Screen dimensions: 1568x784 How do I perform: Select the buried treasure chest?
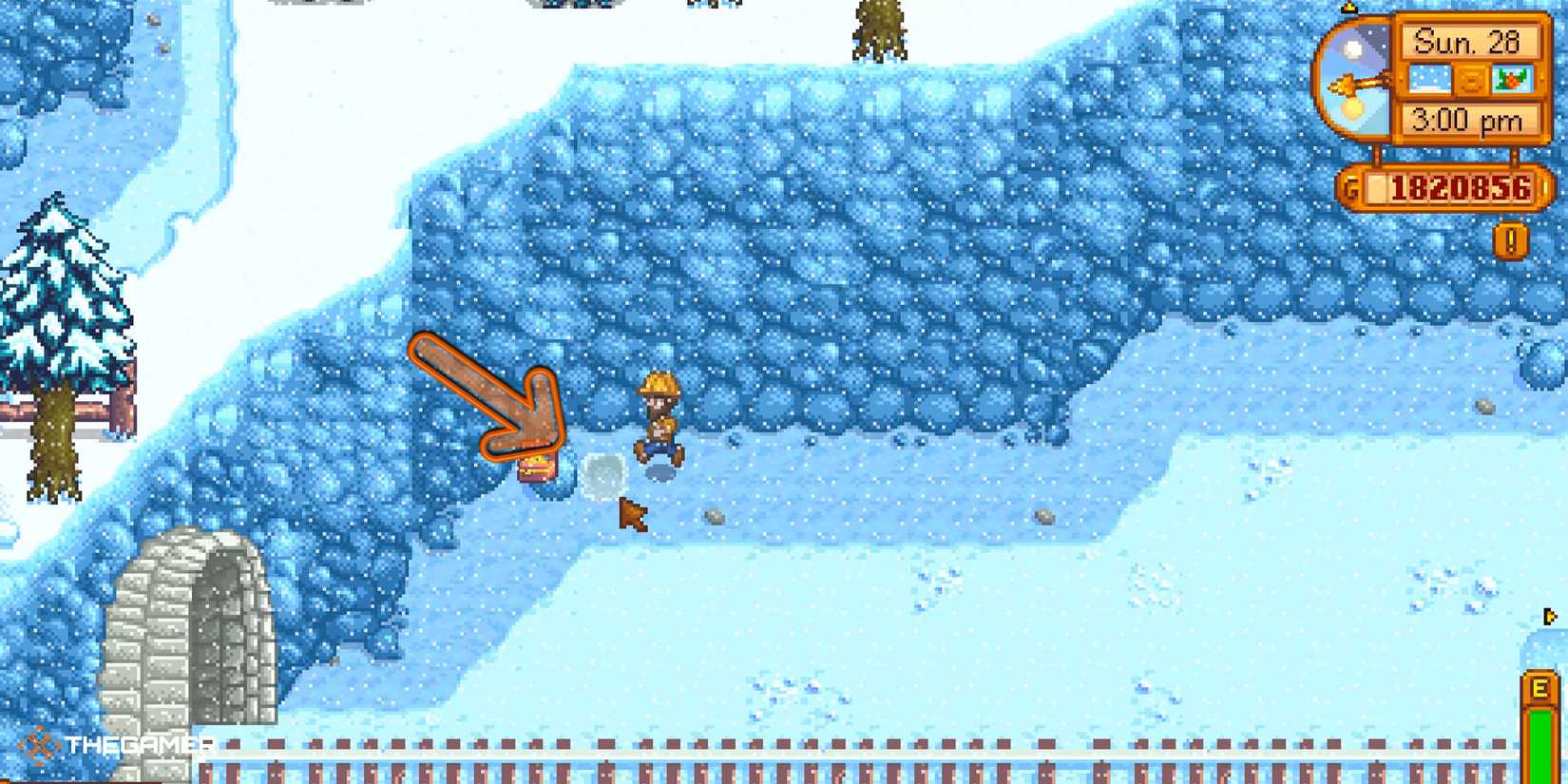[x=539, y=468]
